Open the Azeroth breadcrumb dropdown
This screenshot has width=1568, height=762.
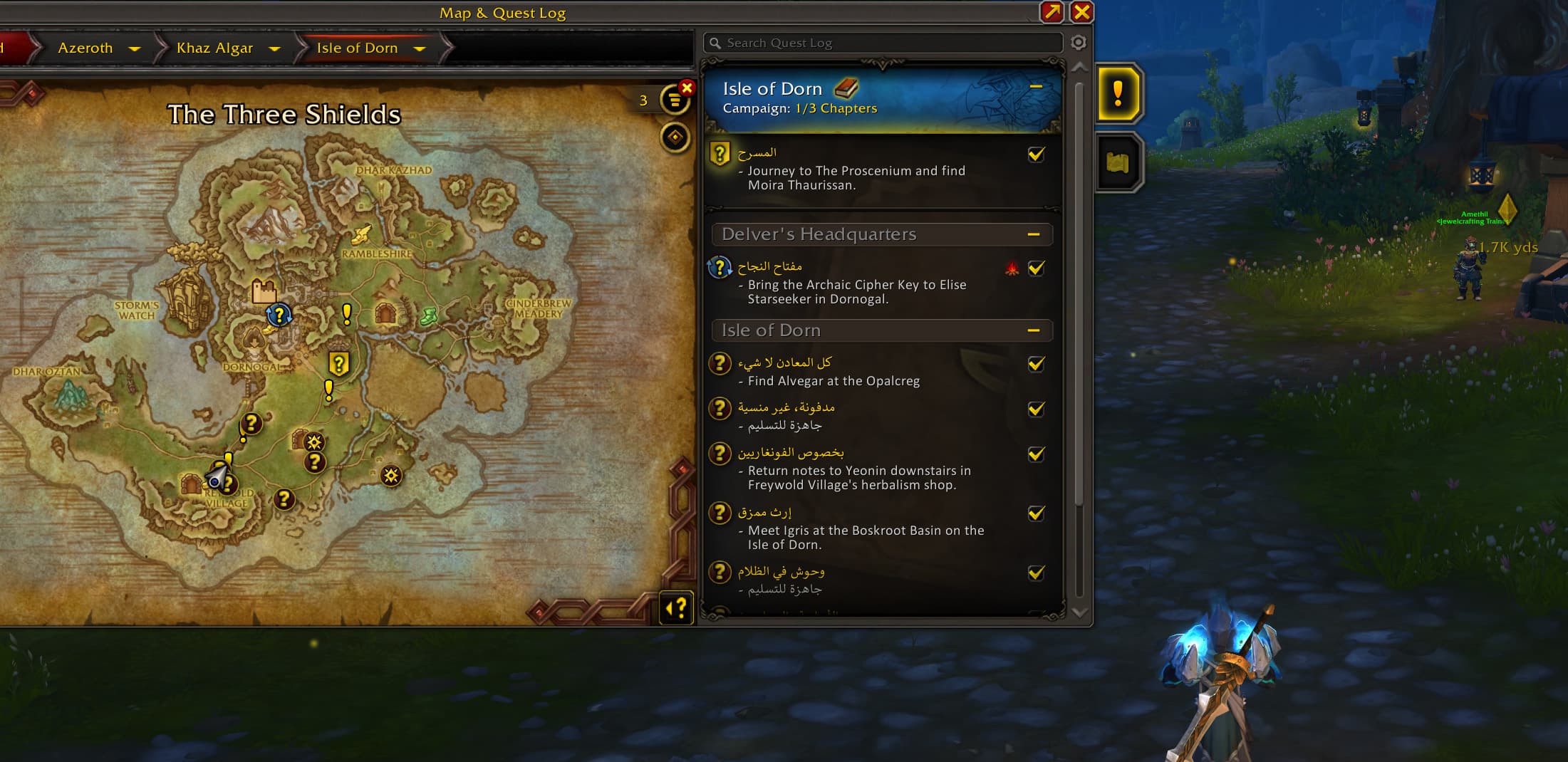(x=134, y=48)
